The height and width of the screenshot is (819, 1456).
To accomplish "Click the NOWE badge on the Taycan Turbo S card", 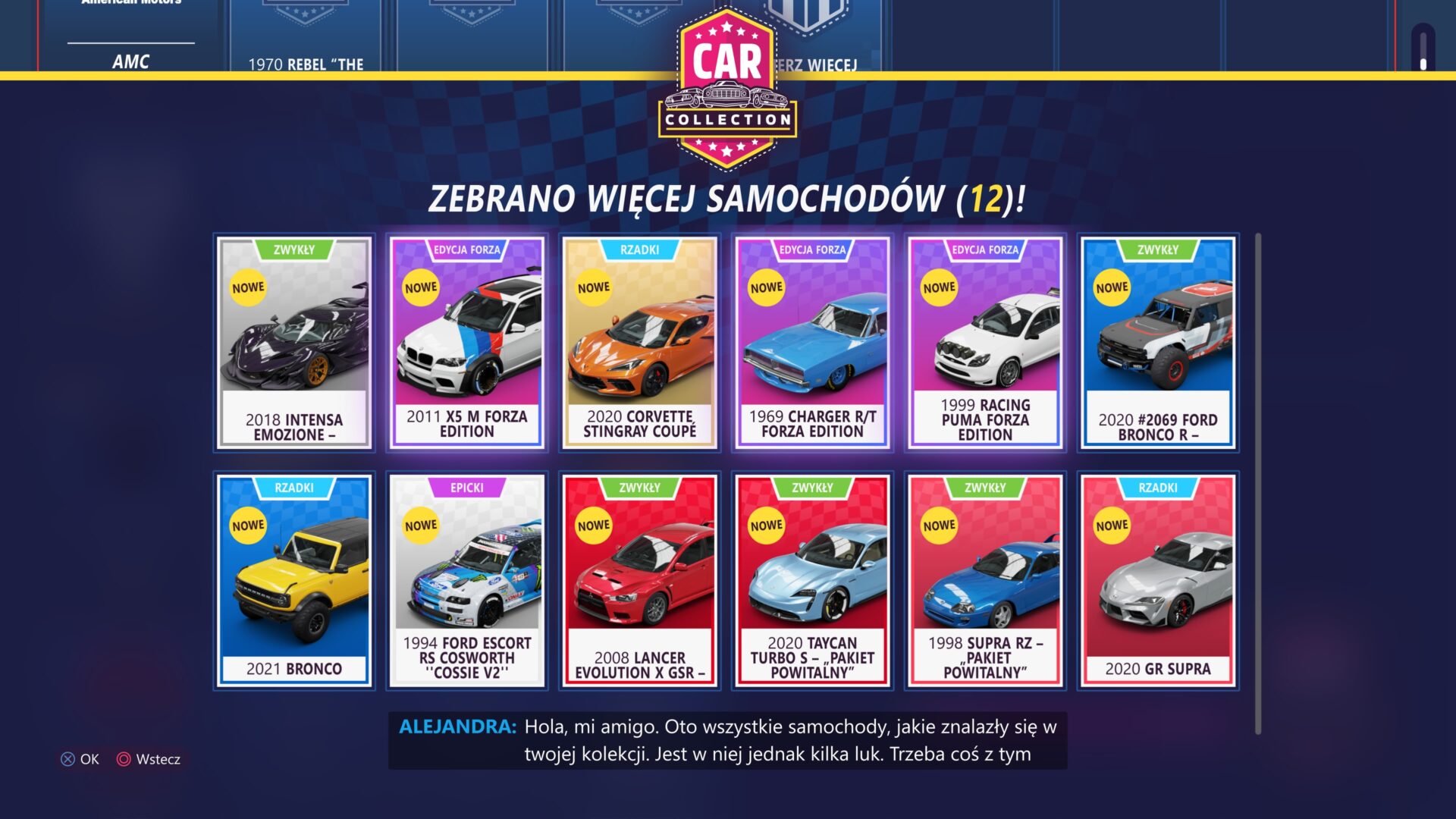I will click(x=766, y=524).
